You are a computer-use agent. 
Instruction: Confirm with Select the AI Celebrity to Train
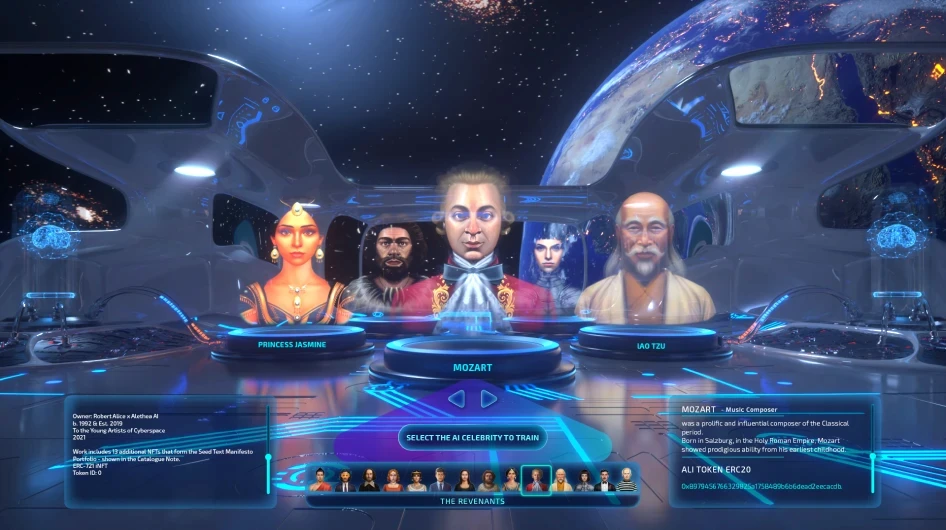[472, 438]
